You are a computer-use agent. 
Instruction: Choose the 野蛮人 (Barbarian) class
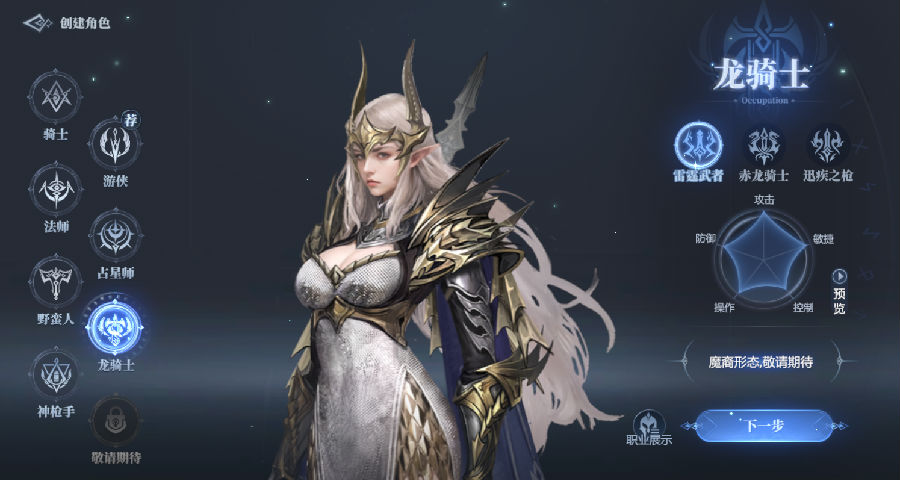click(x=55, y=281)
